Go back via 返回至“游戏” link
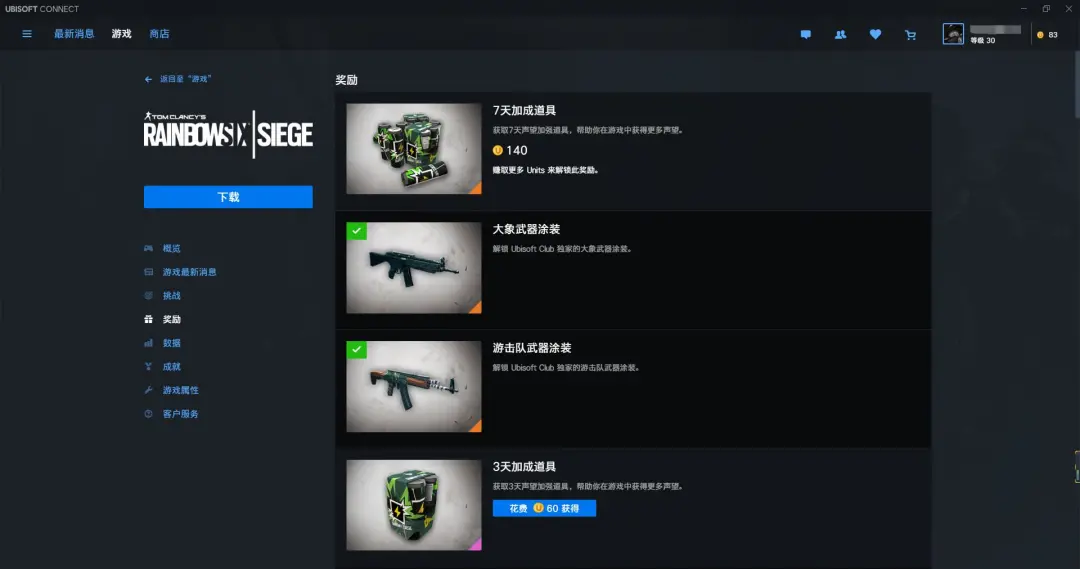The width and height of the screenshot is (1080, 569). [178, 79]
